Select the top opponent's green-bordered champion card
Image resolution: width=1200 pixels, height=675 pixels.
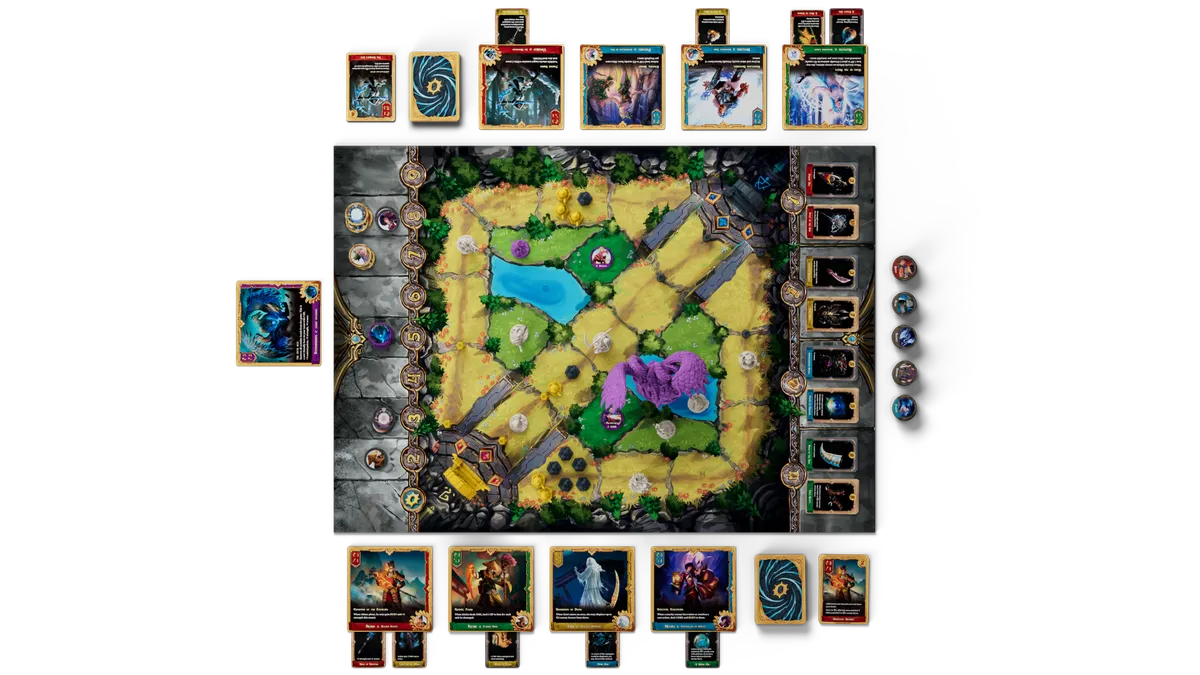pyautogui.click(x=824, y=87)
